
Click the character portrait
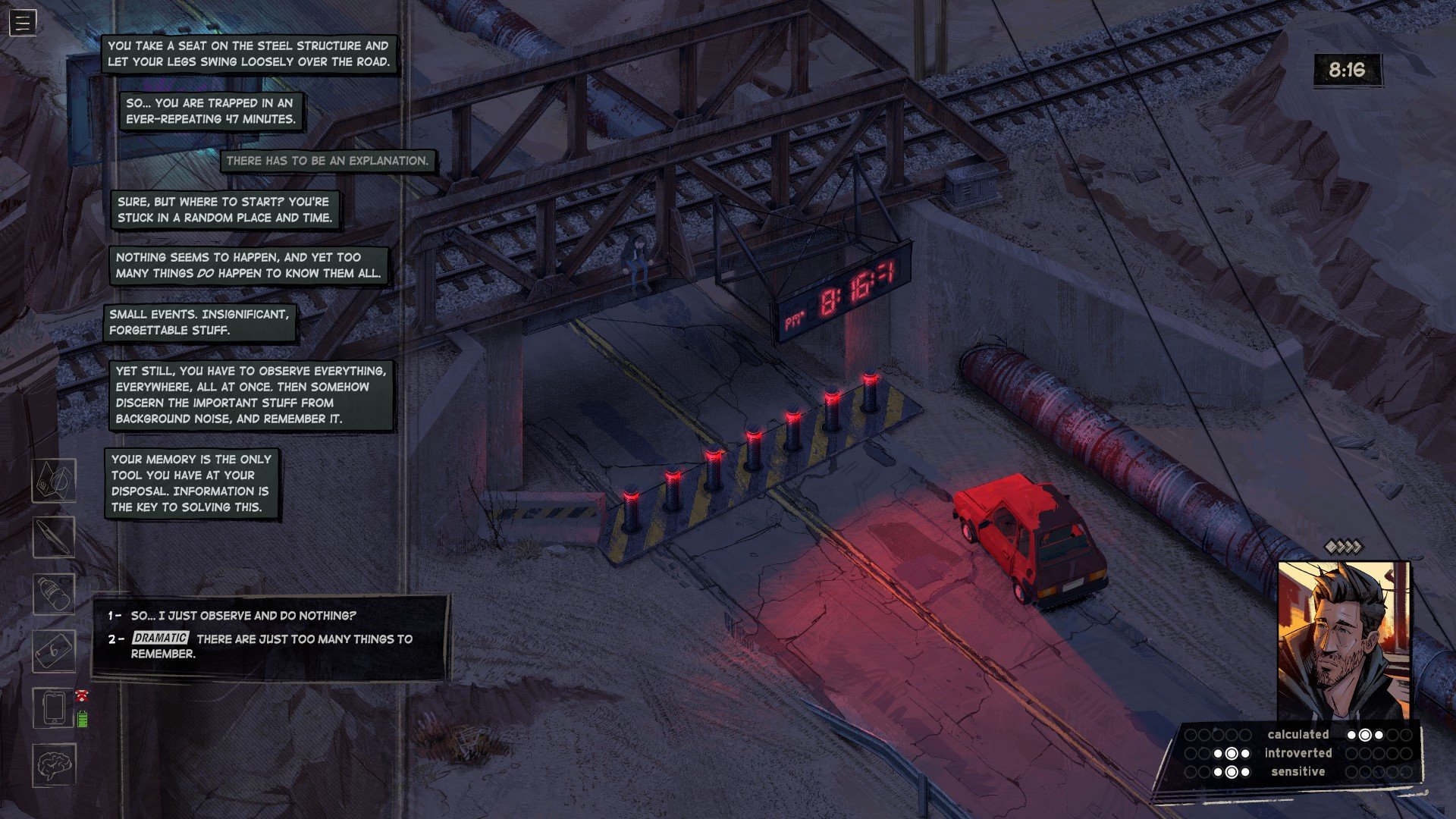(1343, 641)
